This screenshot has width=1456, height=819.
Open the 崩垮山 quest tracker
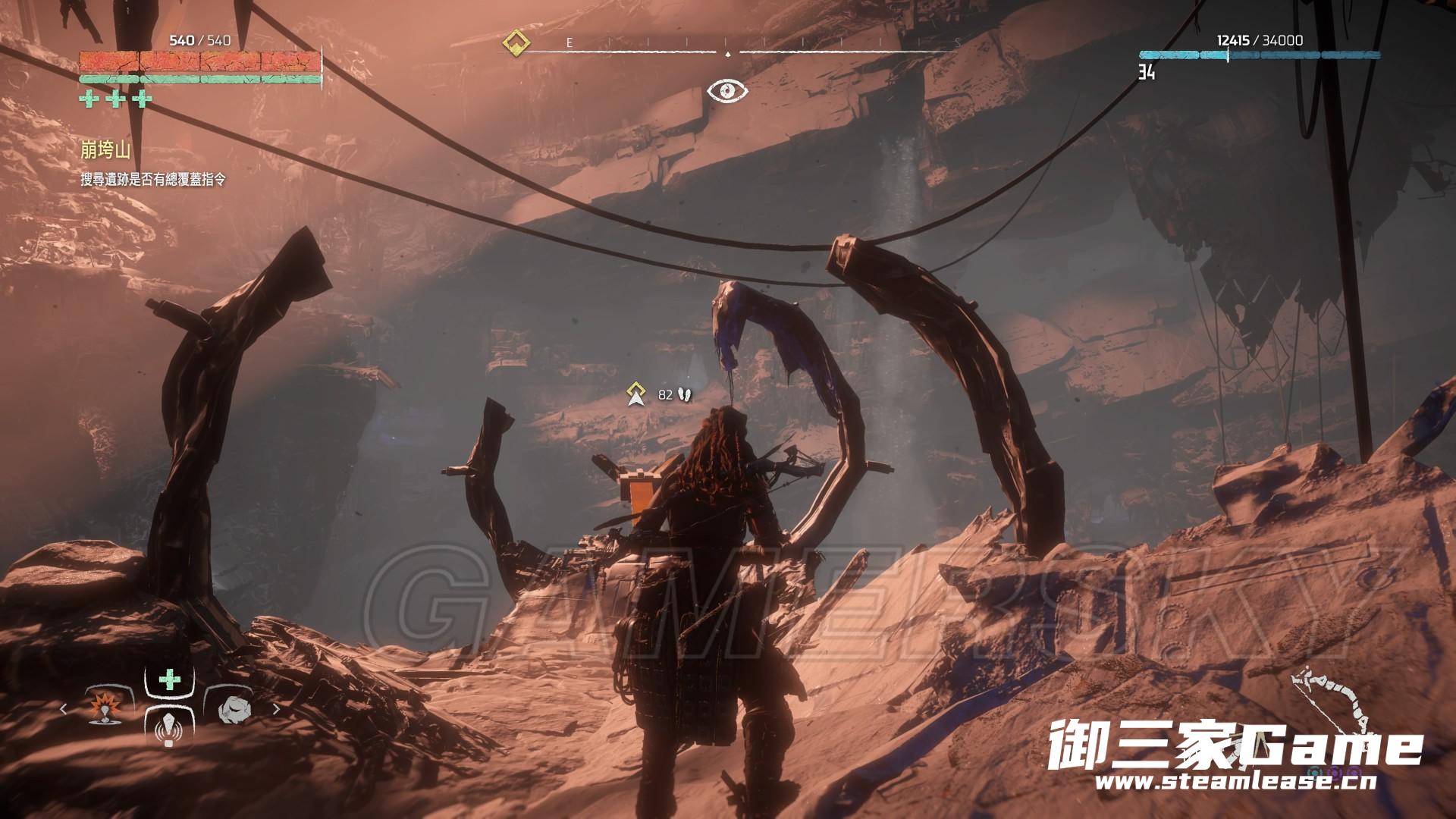pyautogui.click(x=105, y=150)
